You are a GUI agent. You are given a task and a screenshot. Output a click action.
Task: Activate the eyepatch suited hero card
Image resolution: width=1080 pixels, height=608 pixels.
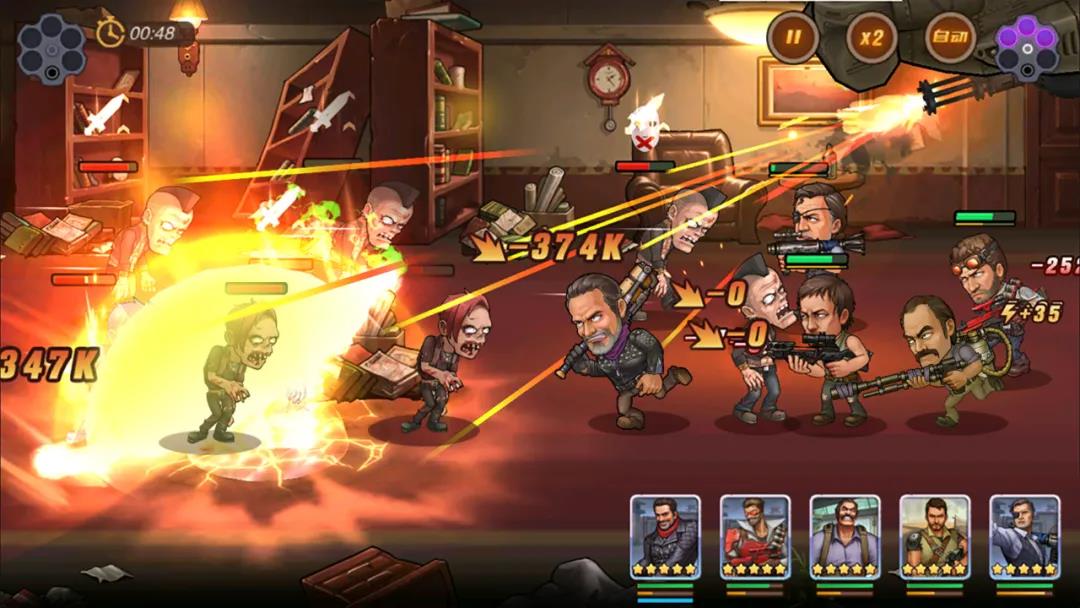click(x=1025, y=538)
